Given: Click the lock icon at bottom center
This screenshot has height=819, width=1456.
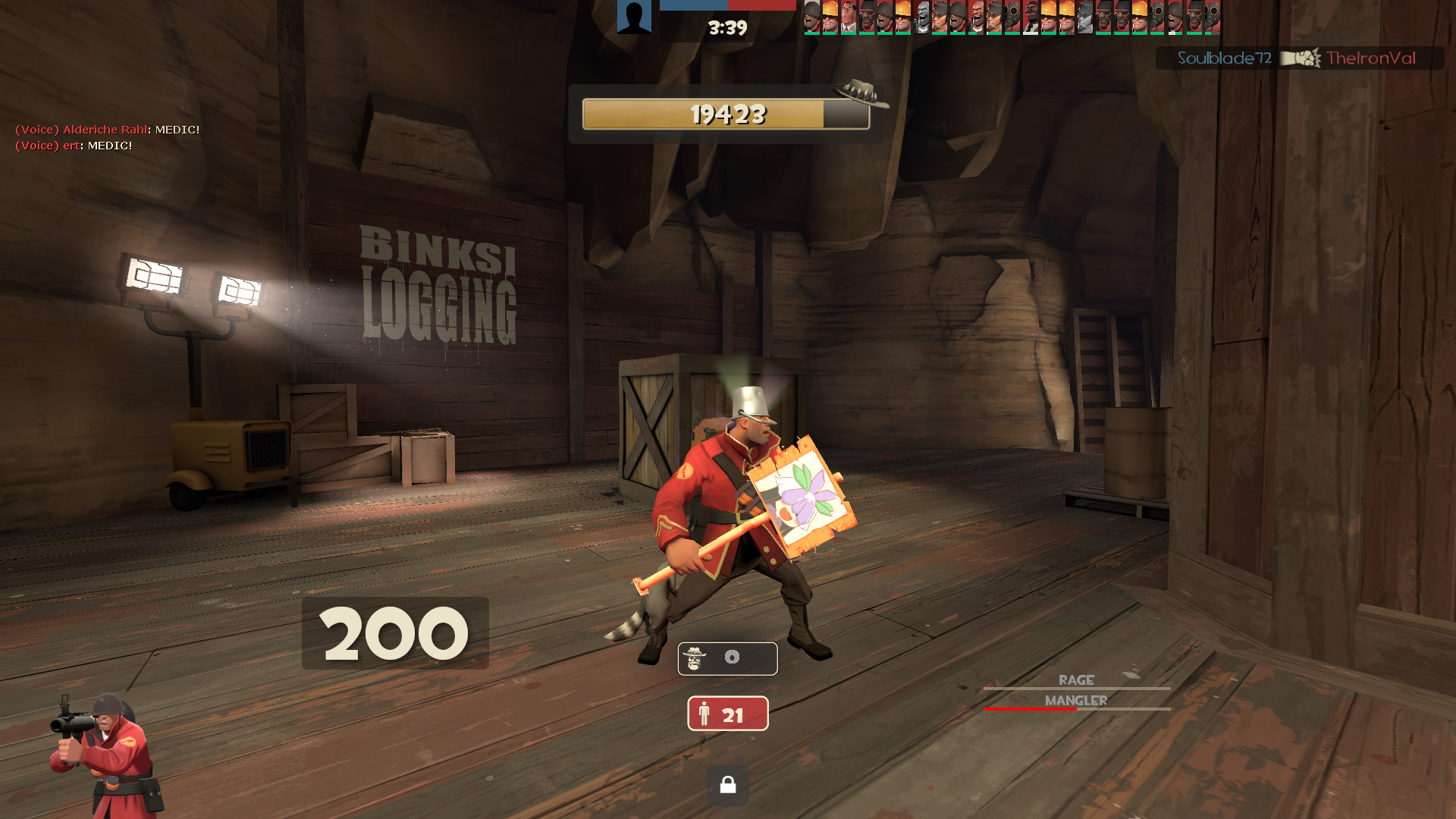Looking at the screenshot, I should pos(727,786).
